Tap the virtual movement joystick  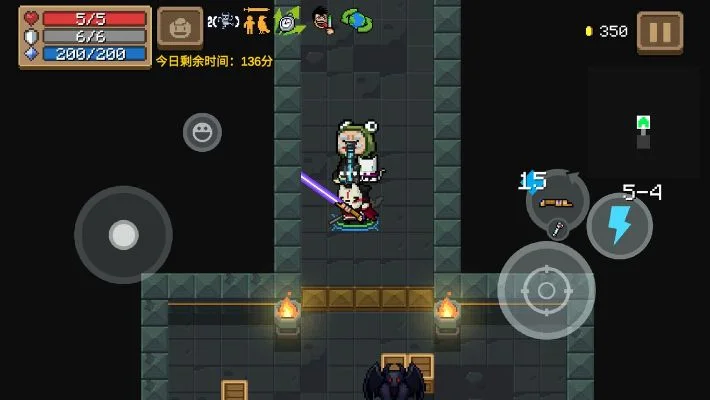123,235
